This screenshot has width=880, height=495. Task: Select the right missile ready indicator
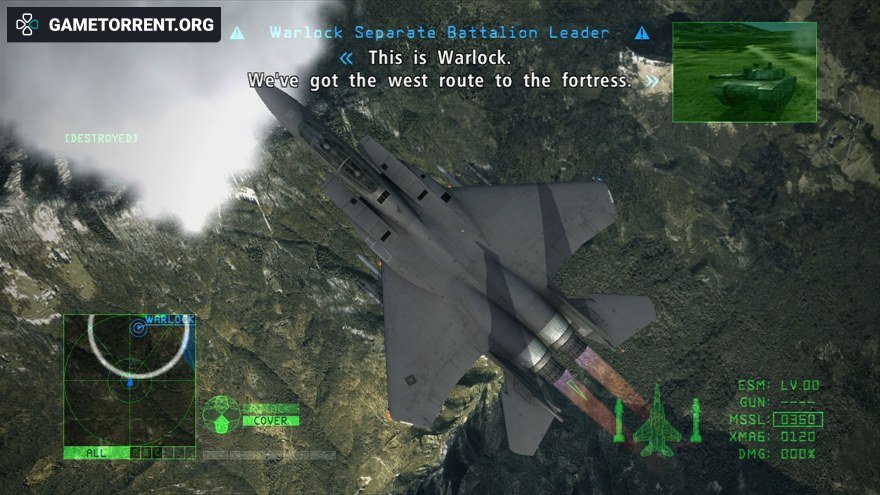(x=696, y=420)
